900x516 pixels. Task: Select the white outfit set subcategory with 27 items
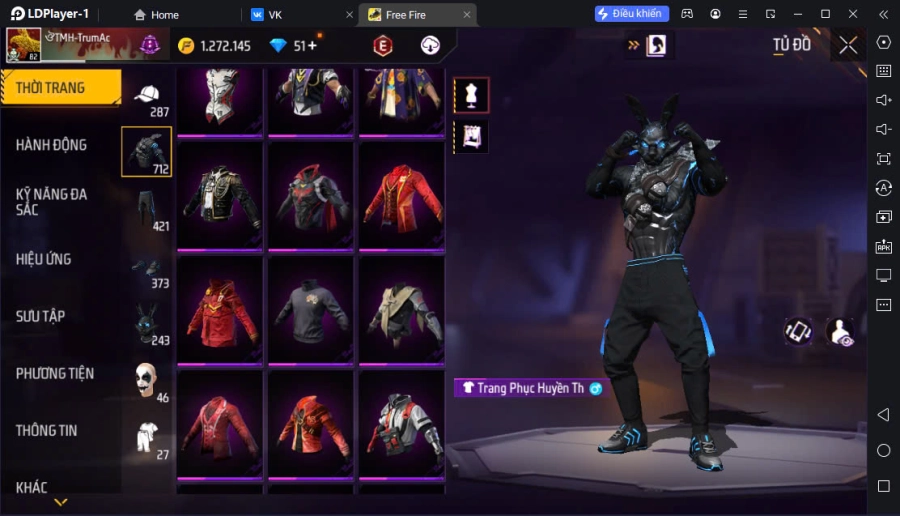coord(147,437)
